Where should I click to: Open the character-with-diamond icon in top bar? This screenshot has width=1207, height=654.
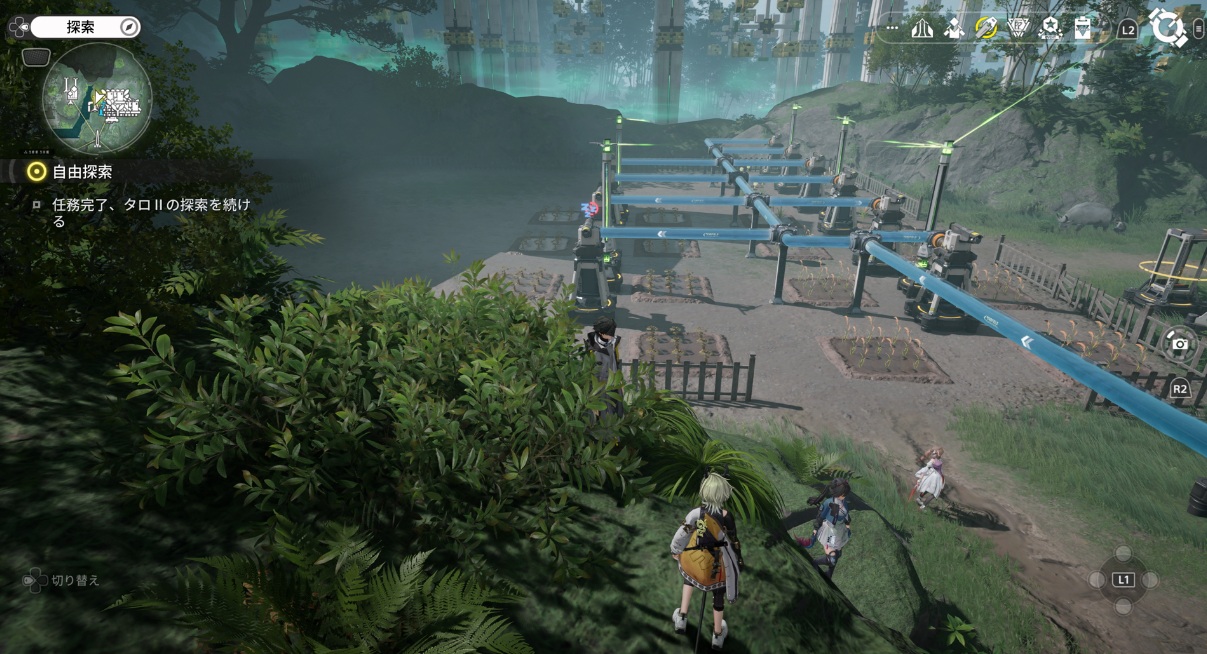(x=954, y=28)
